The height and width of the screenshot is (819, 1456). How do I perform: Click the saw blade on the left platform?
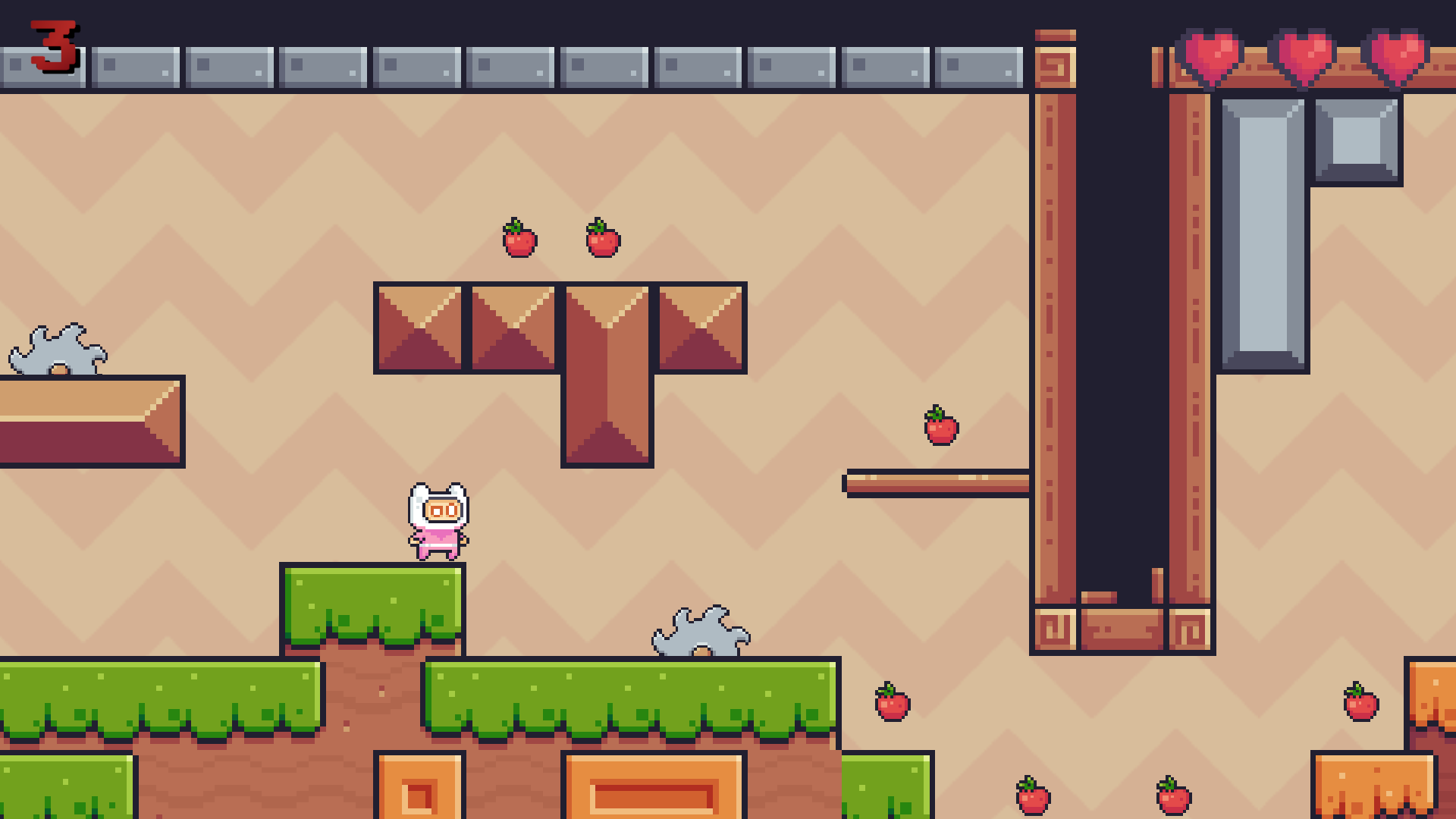point(57,349)
